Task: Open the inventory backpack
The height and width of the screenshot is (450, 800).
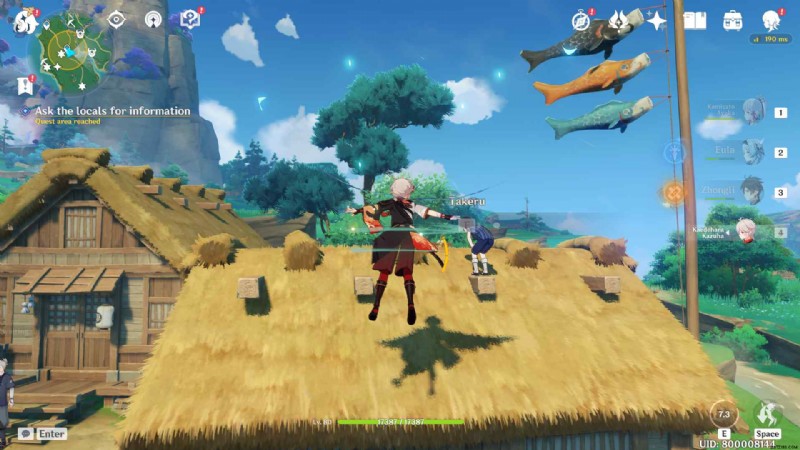Action: coord(732,20)
